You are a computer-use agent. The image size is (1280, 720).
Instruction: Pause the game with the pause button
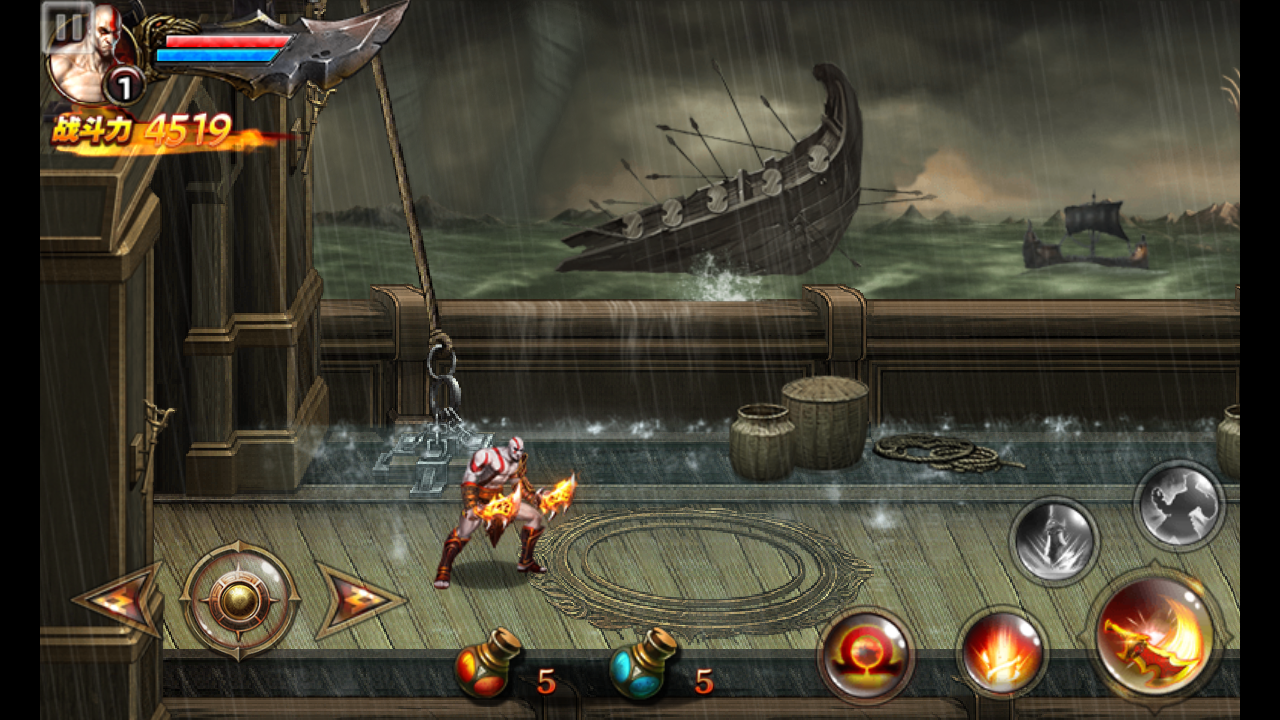tap(67, 25)
